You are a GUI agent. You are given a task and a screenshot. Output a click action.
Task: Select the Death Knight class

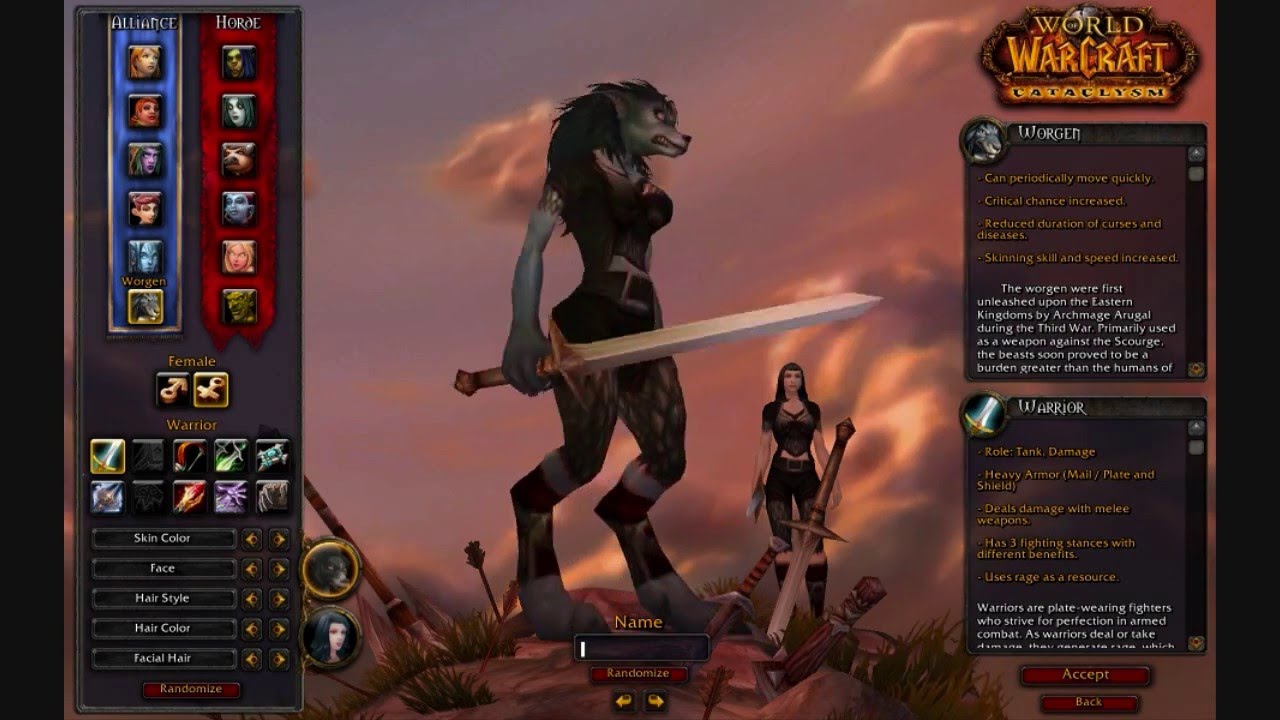(108, 496)
